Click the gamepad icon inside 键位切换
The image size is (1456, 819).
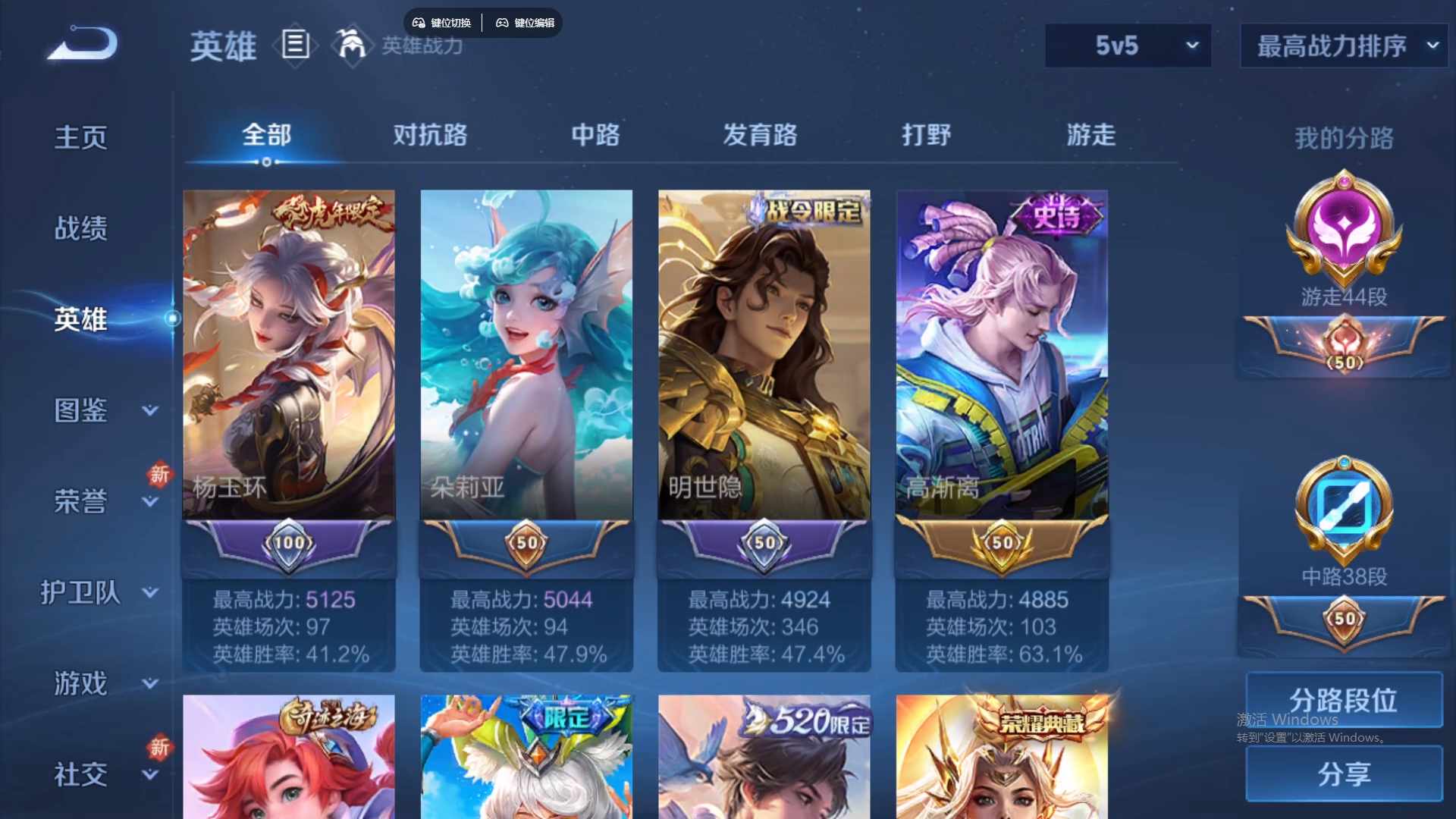point(418,23)
